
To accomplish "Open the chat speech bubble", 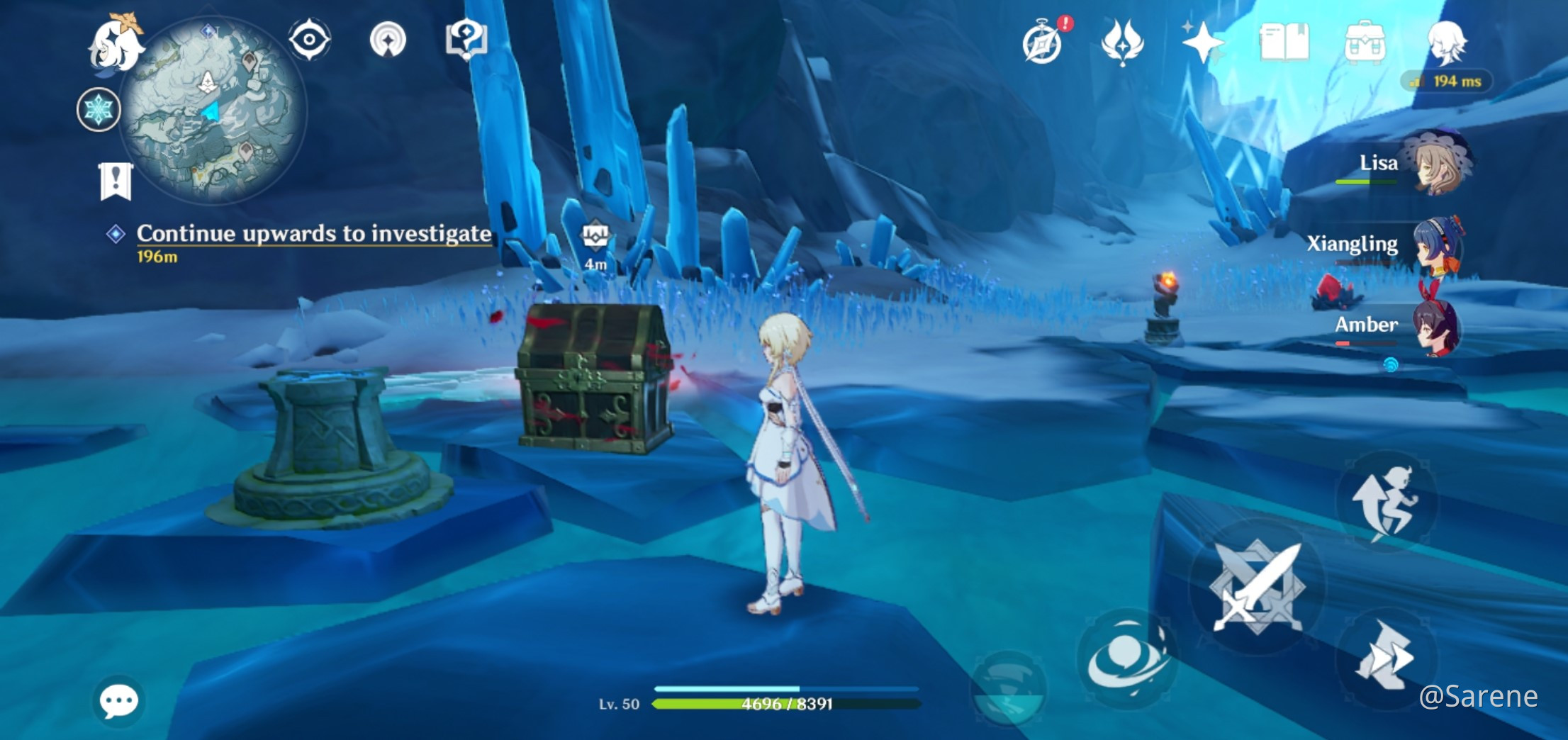I will tap(118, 702).
